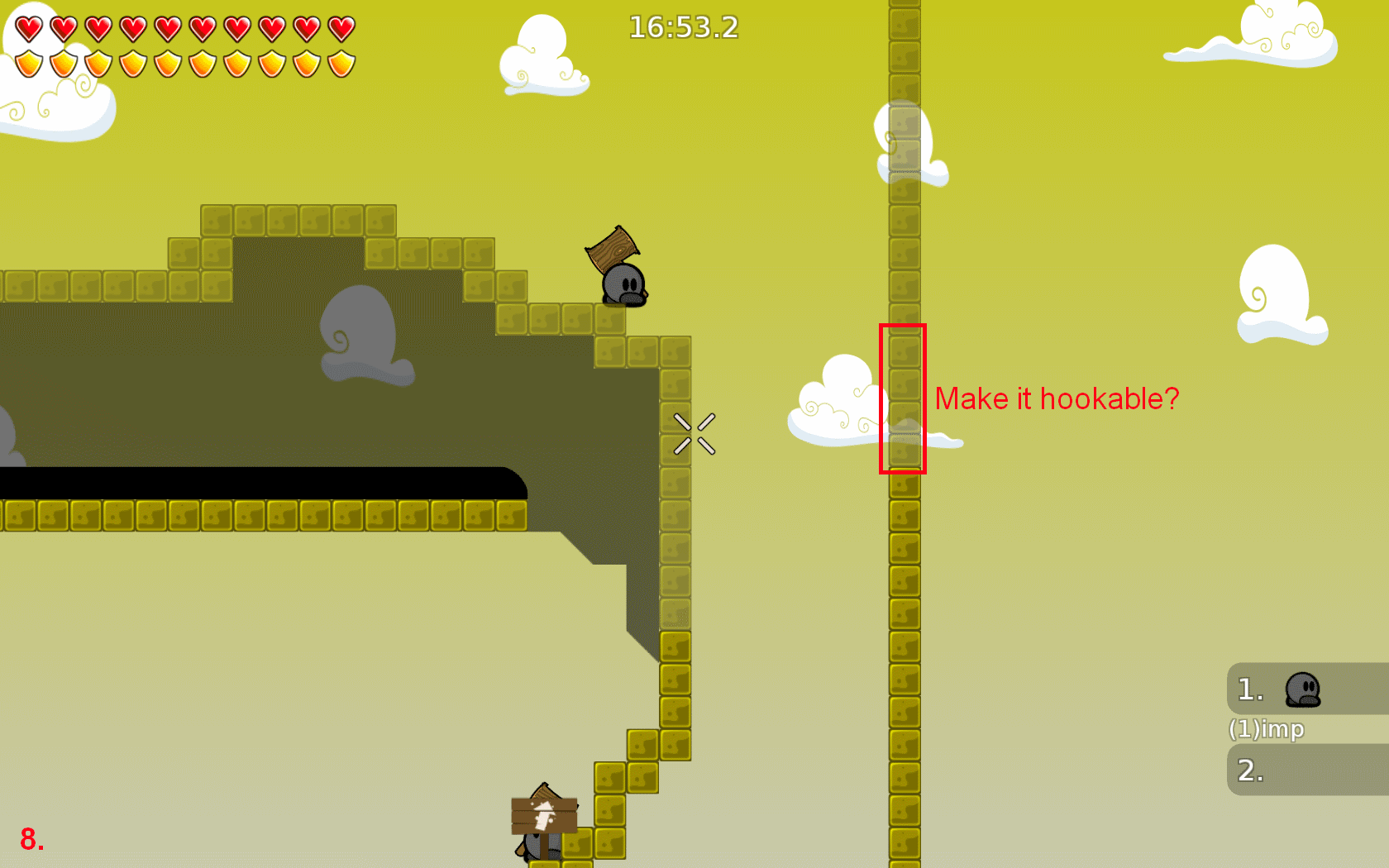Select the rank 1 scoreboard row
This screenshot has width=1389, height=868.
tap(1306, 689)
